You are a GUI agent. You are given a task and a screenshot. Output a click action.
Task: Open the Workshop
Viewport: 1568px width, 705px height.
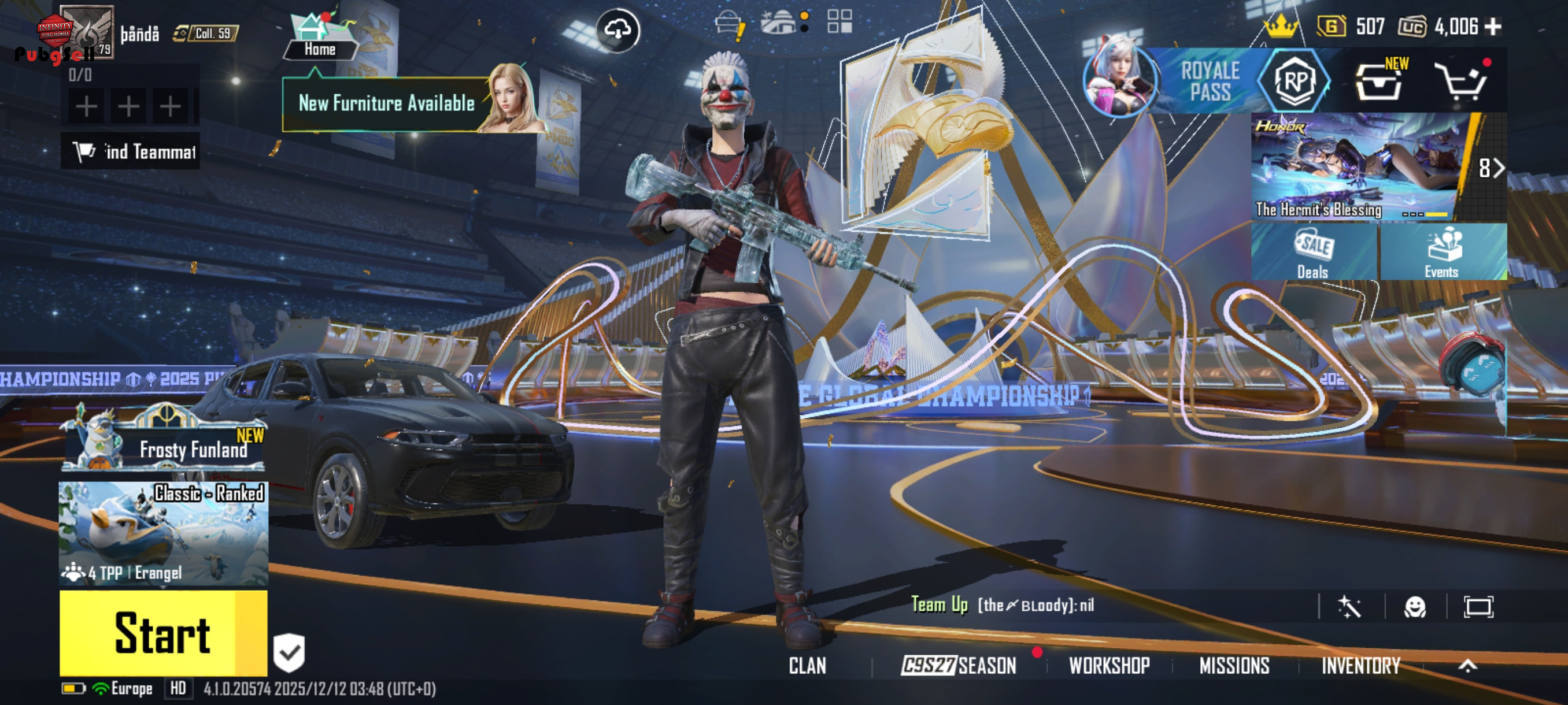1109,666
